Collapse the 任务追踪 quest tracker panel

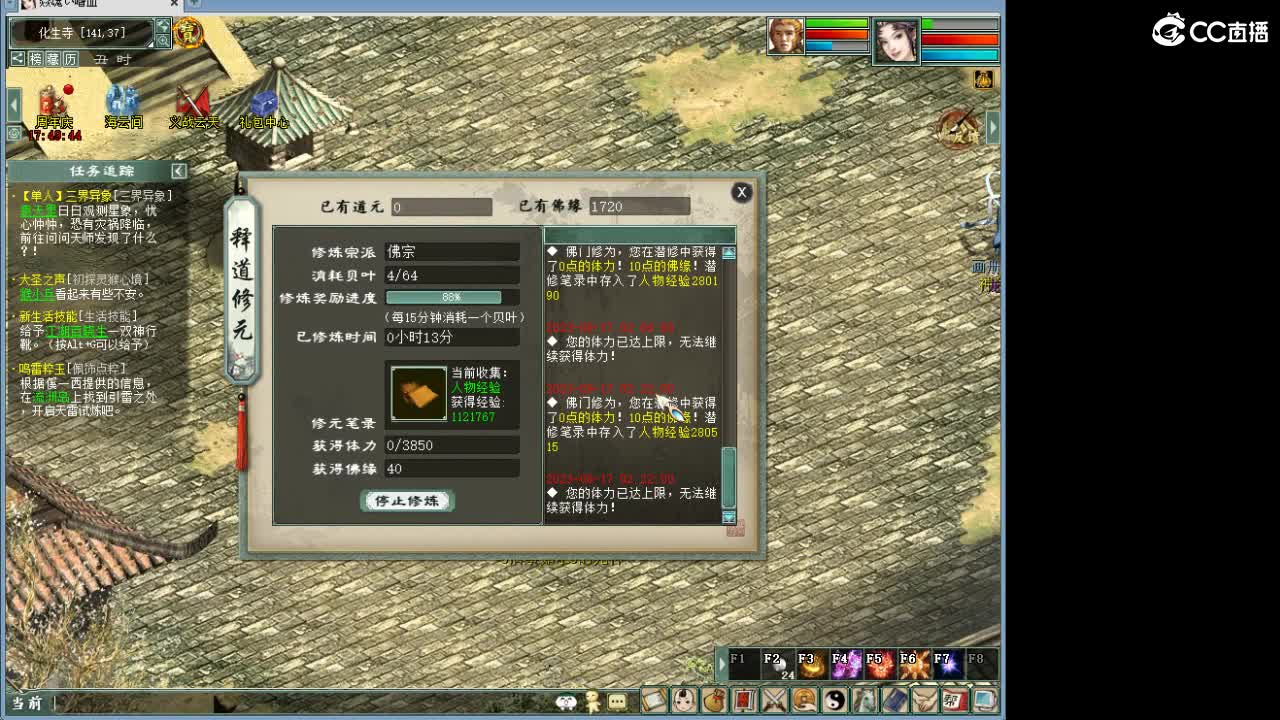point(177,170)
